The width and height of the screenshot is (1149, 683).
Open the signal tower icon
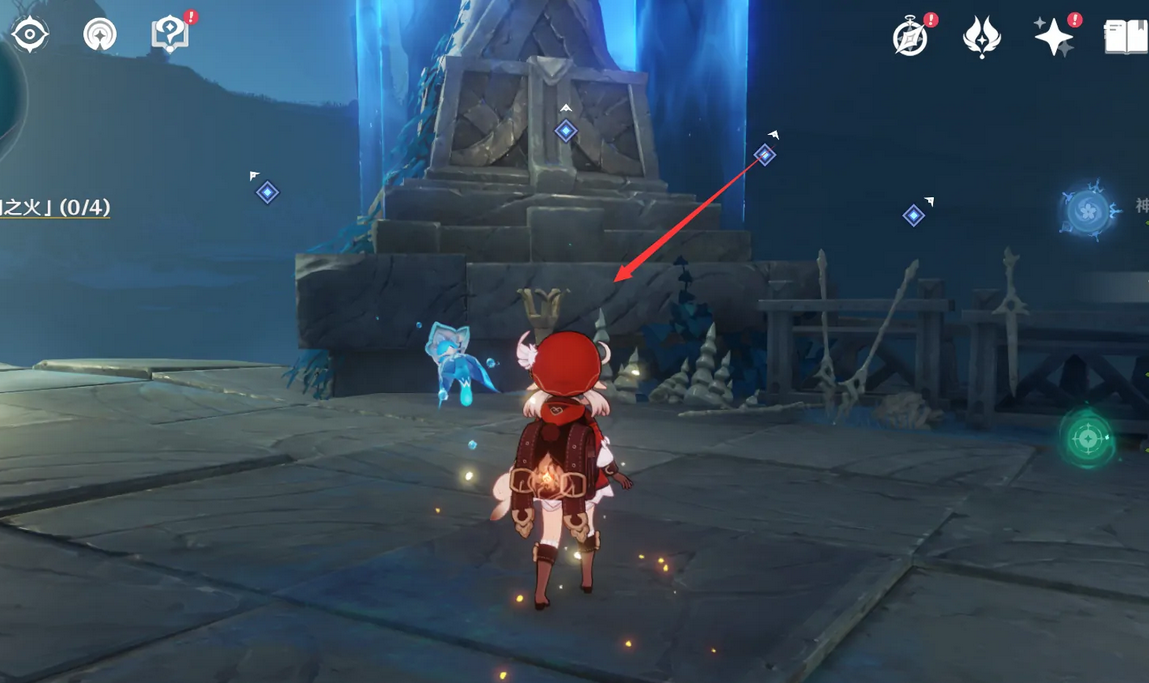tap(99, 35)
